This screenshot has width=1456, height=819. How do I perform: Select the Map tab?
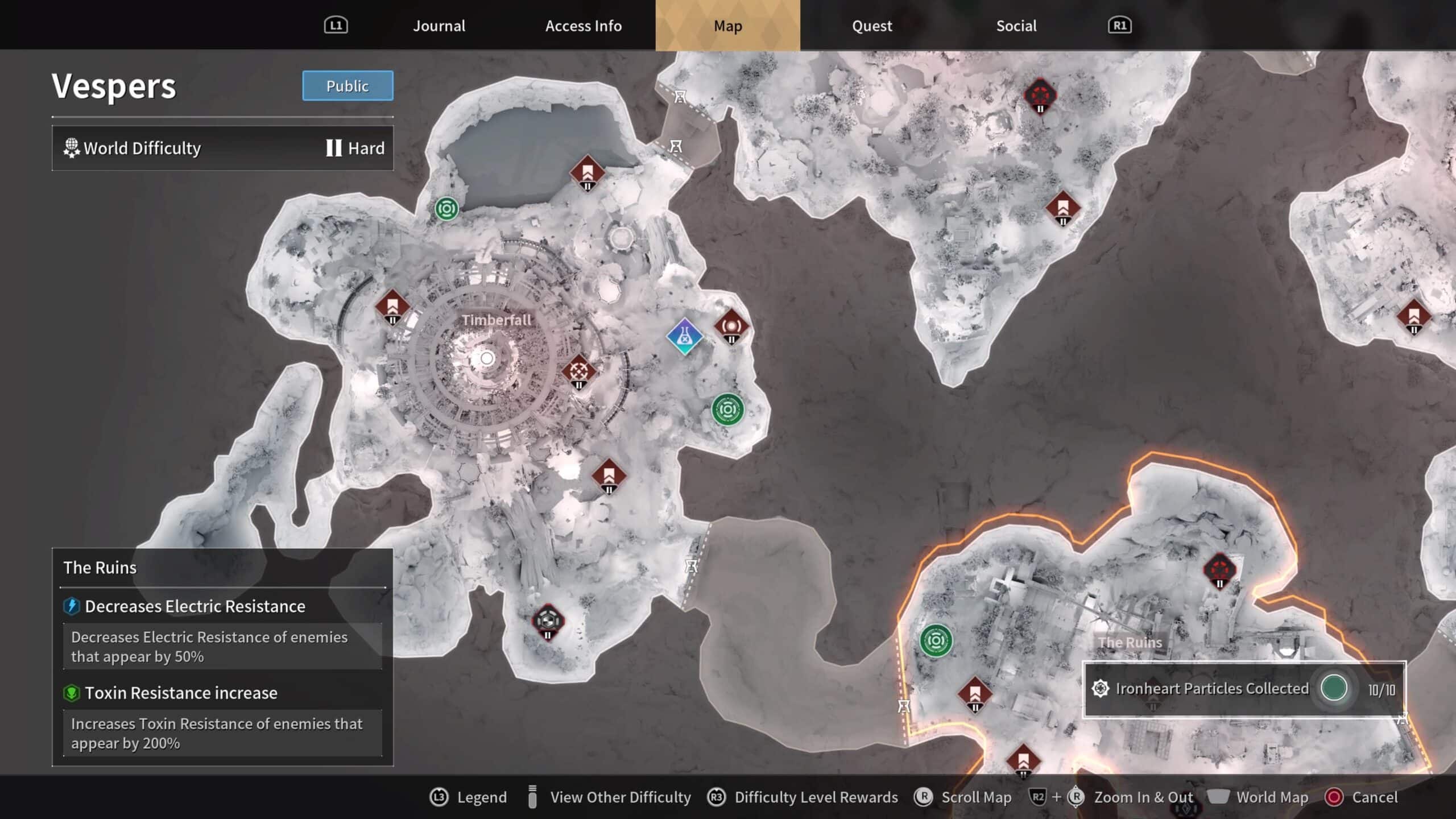pos(727,26)
